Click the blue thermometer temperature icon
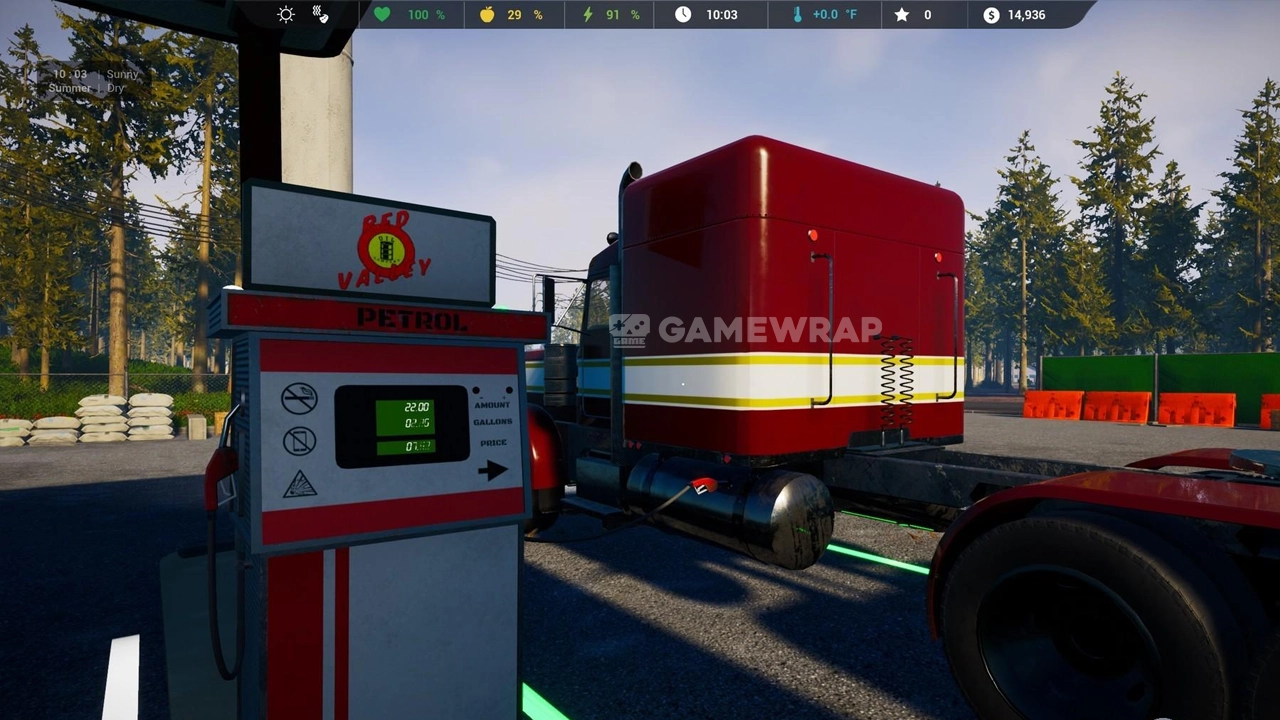Image resolution: width=1280 pixels, height=720 pixels. [x=797, y=14]
